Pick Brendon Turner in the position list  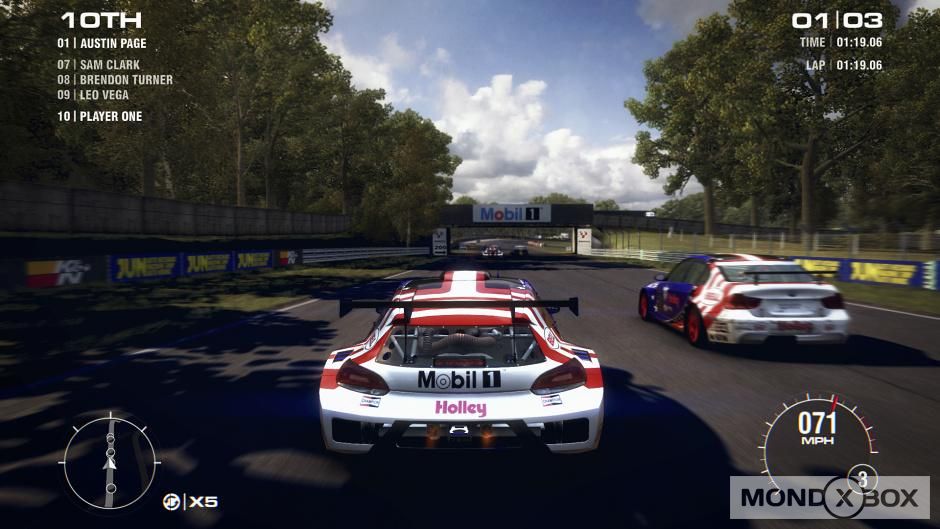point(114,80)
